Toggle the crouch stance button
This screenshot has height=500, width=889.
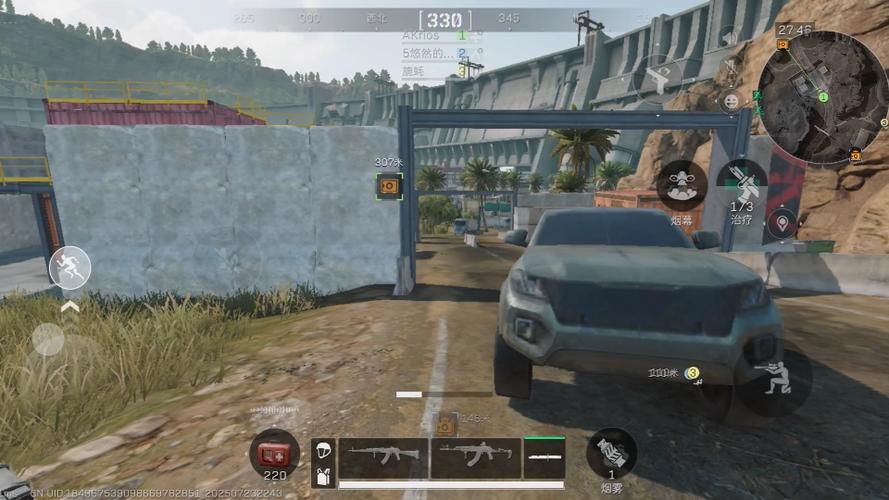tap(773, 381)
